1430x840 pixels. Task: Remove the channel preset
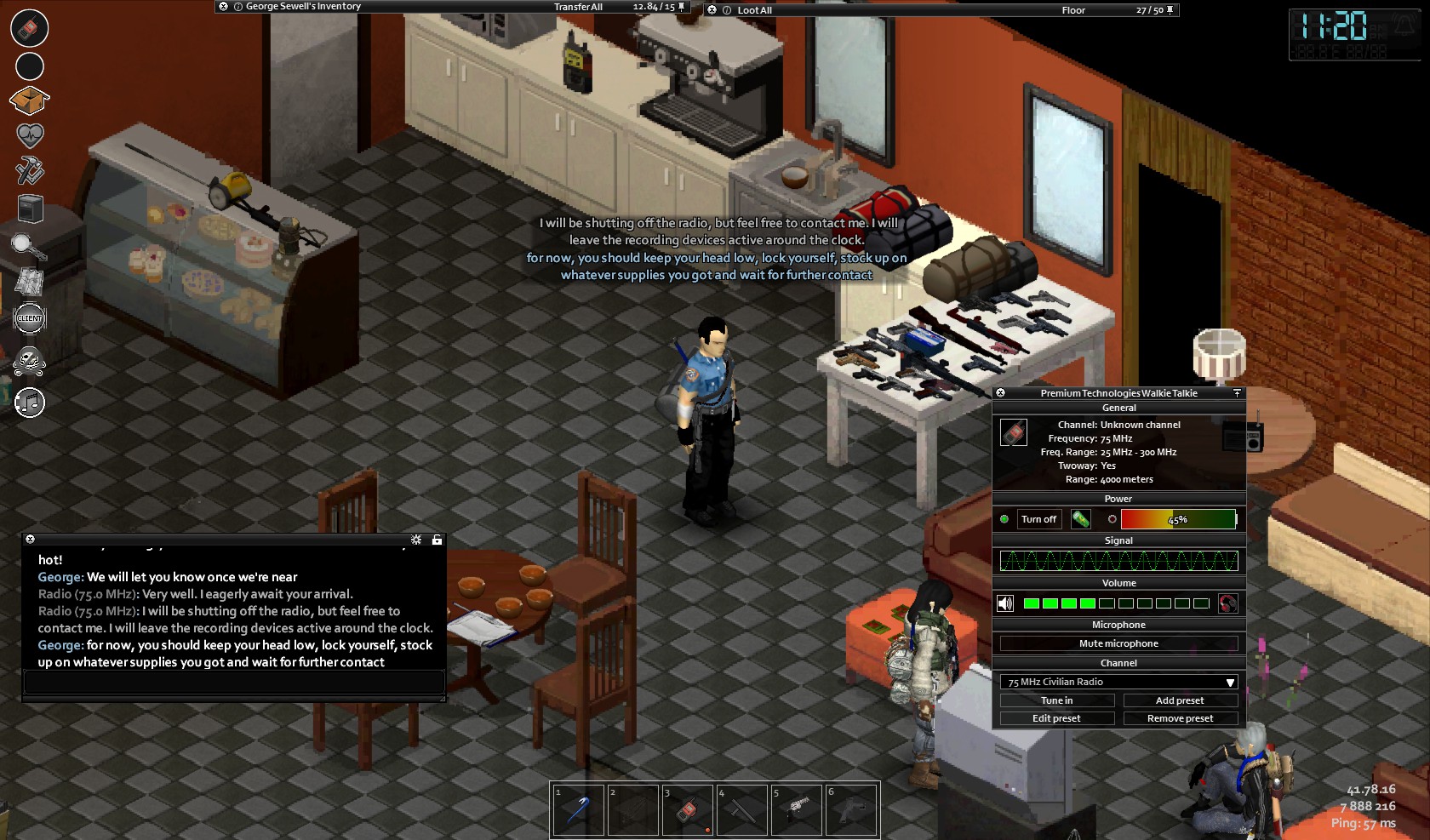click(x=1180, y=718)
